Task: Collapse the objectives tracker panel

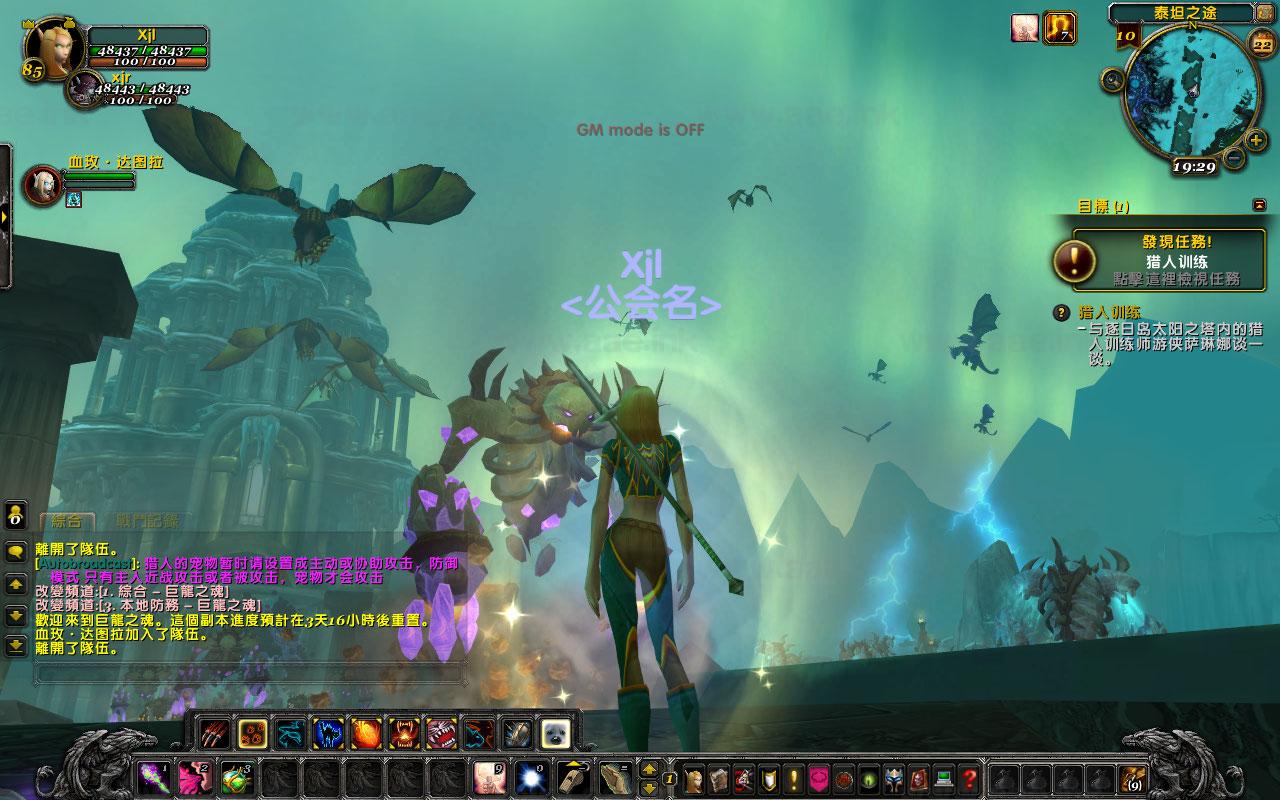Action: point(1258,205)
